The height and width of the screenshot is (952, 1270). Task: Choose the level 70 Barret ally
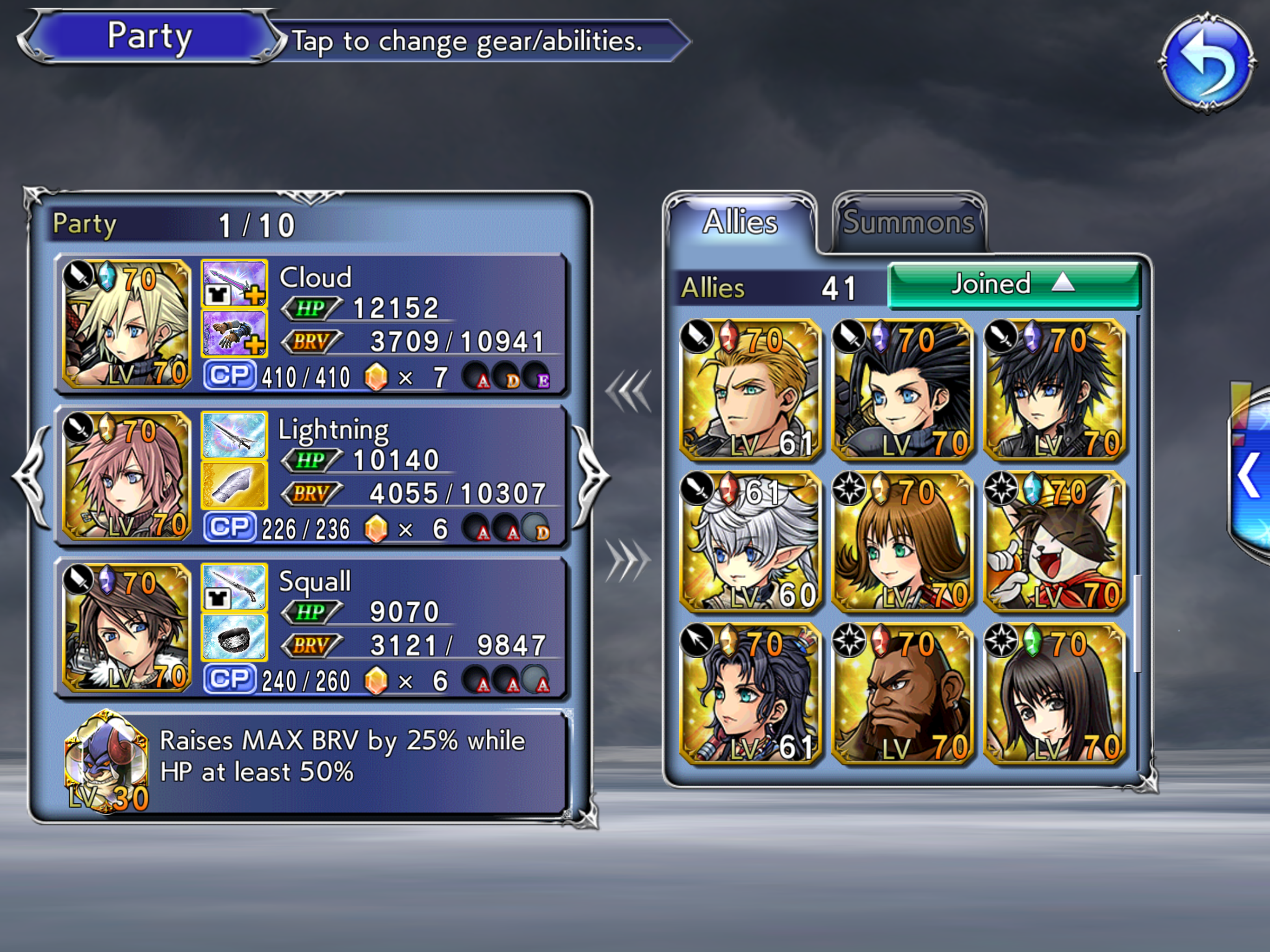click(902, 694)
